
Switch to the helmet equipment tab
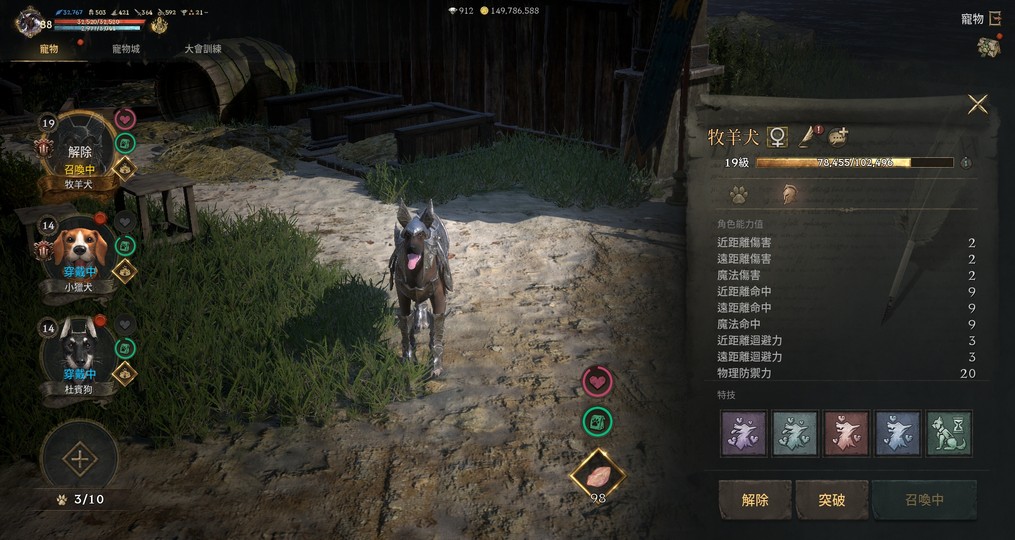pos(787,194)
